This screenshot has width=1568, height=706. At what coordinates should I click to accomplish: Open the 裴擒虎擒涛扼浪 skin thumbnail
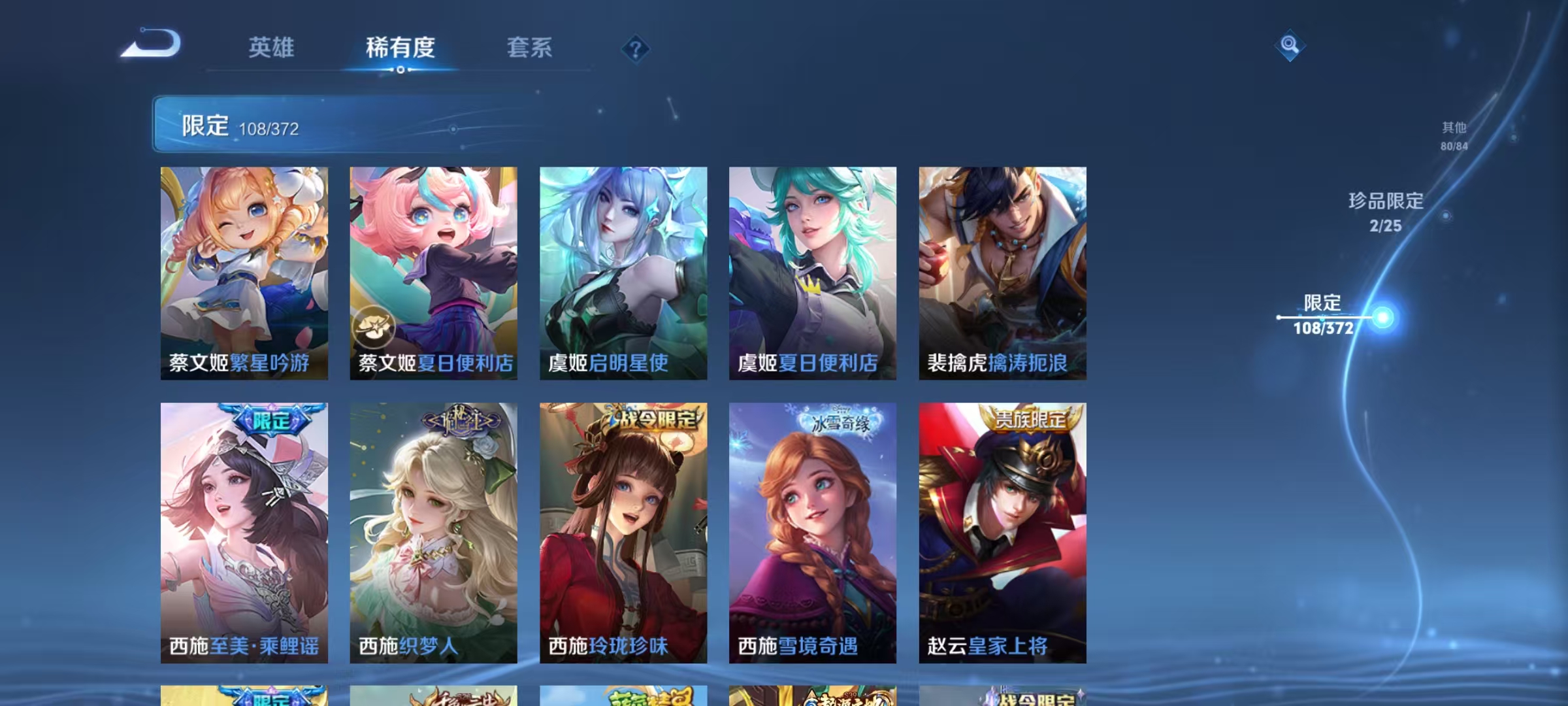point(1002,275)
